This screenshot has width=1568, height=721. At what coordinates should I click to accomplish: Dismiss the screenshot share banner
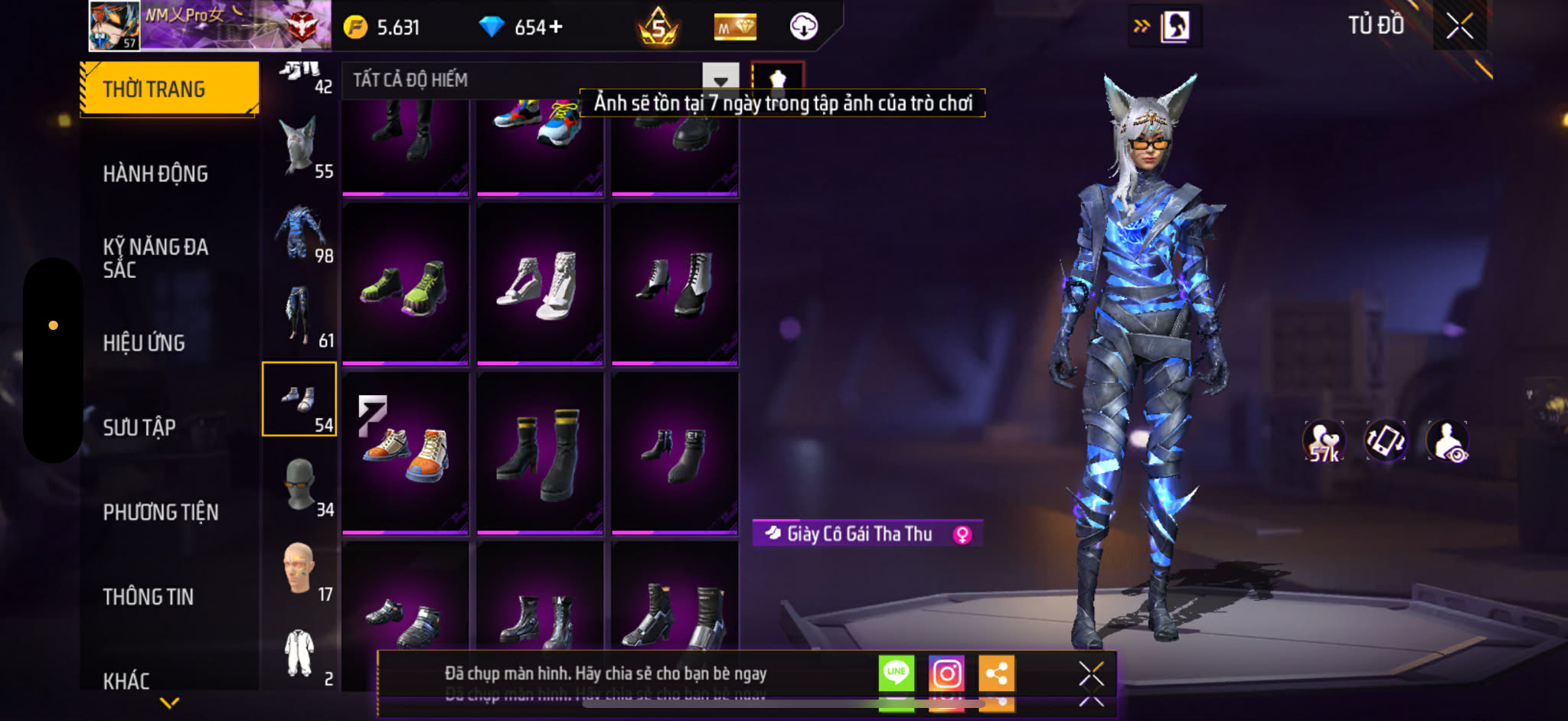pos(1091,674)
